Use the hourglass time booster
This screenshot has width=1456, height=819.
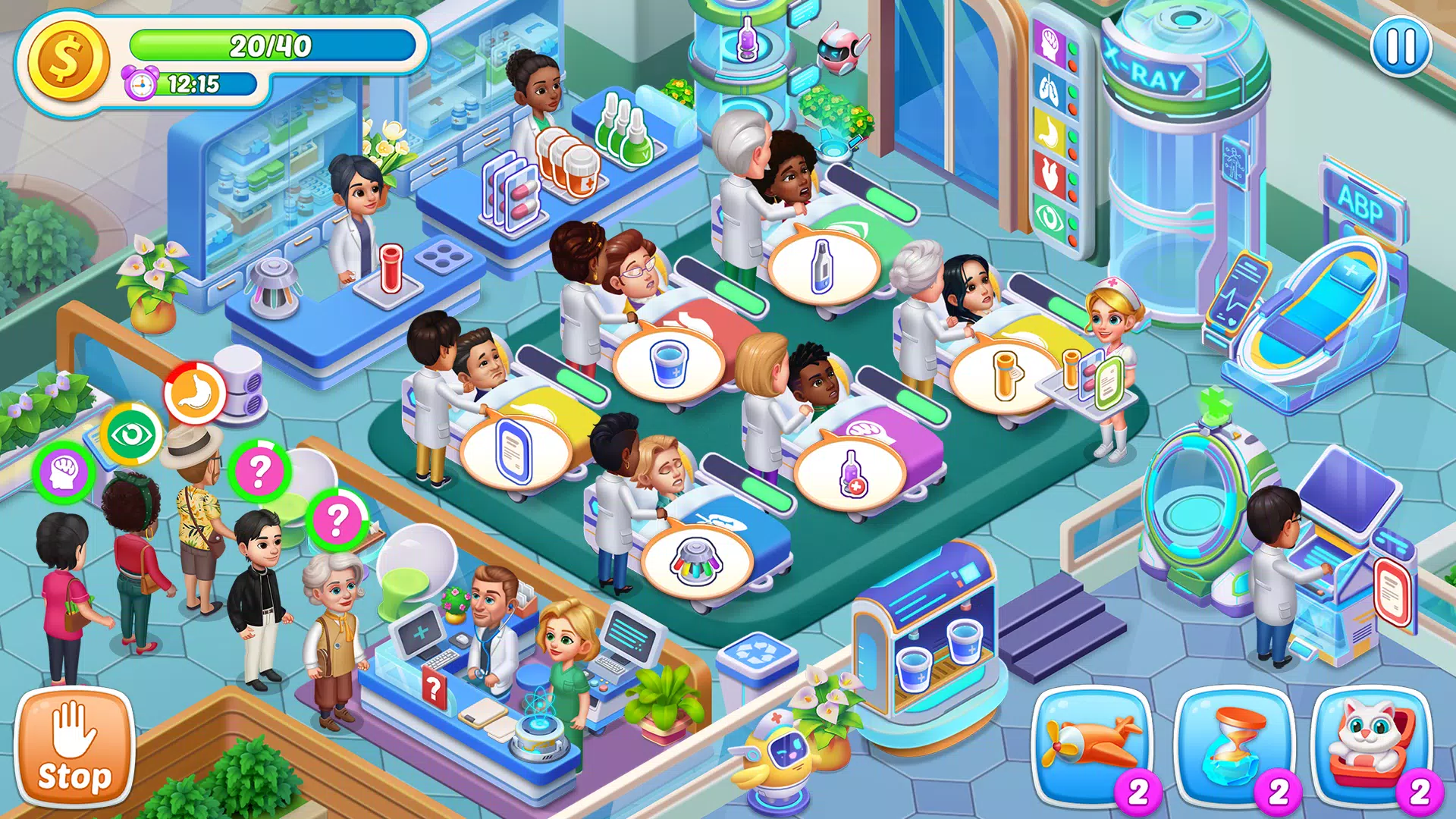pos(1234,745)
